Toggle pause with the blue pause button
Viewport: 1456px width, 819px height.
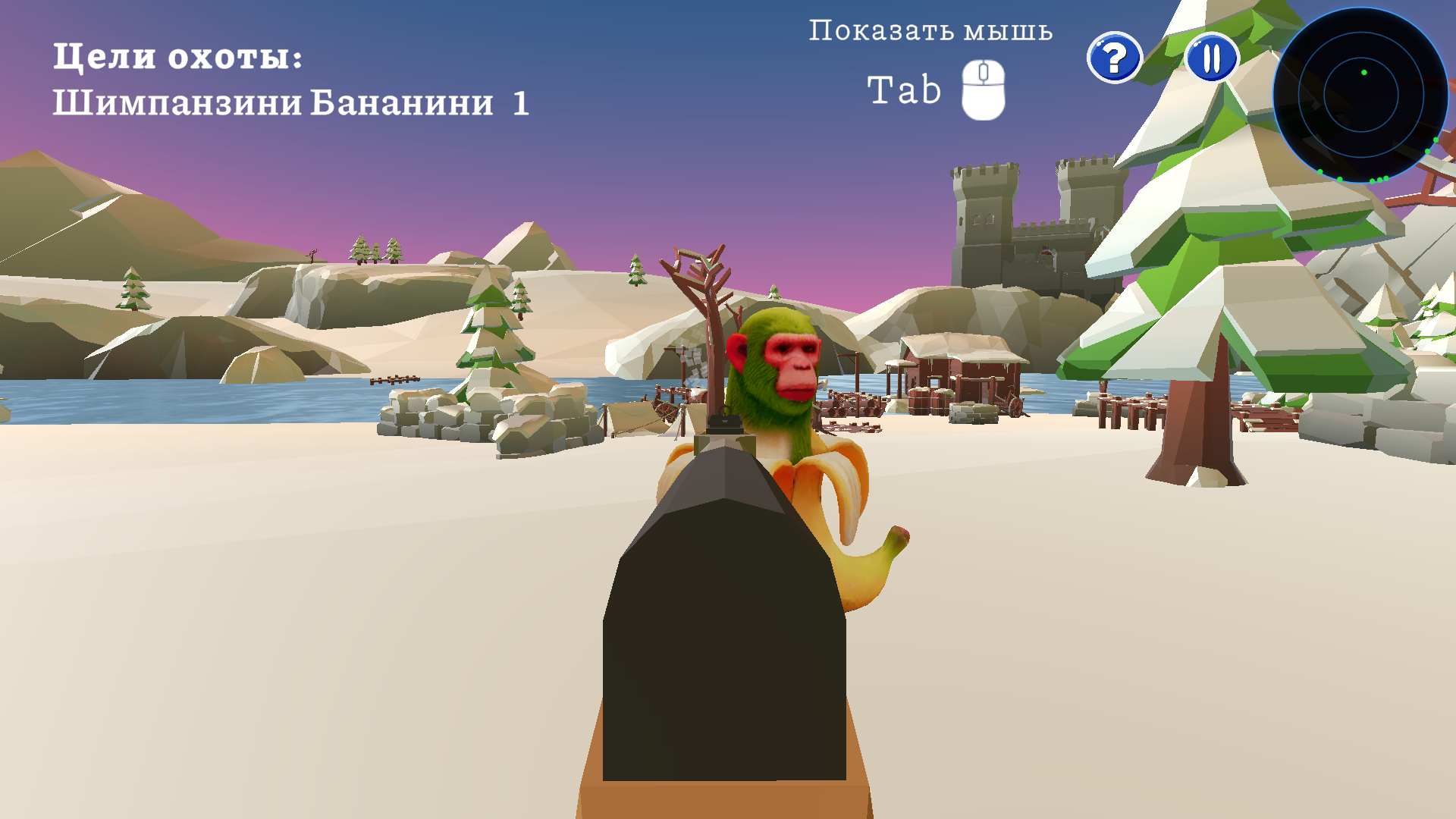click(x=1211, y=57)
